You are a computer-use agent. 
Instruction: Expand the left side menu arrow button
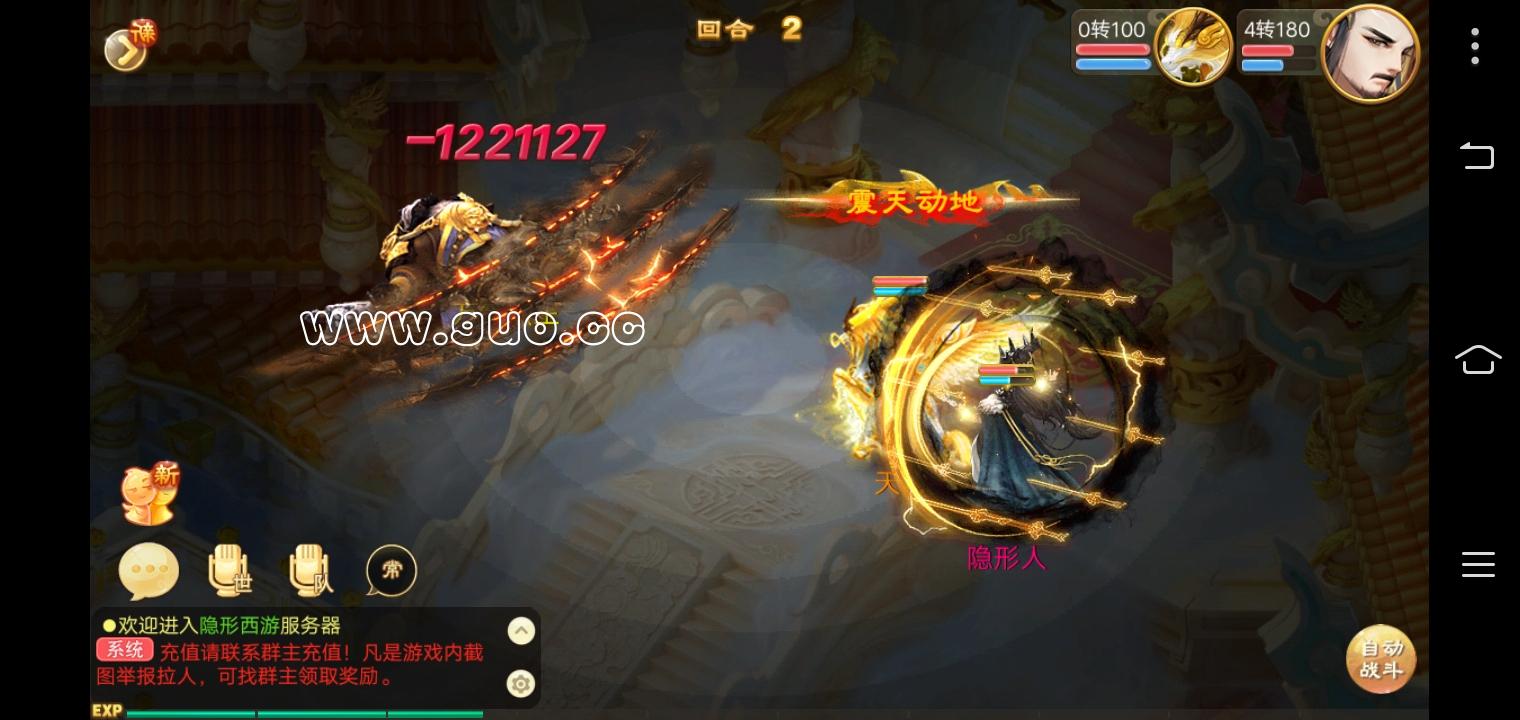124,48
